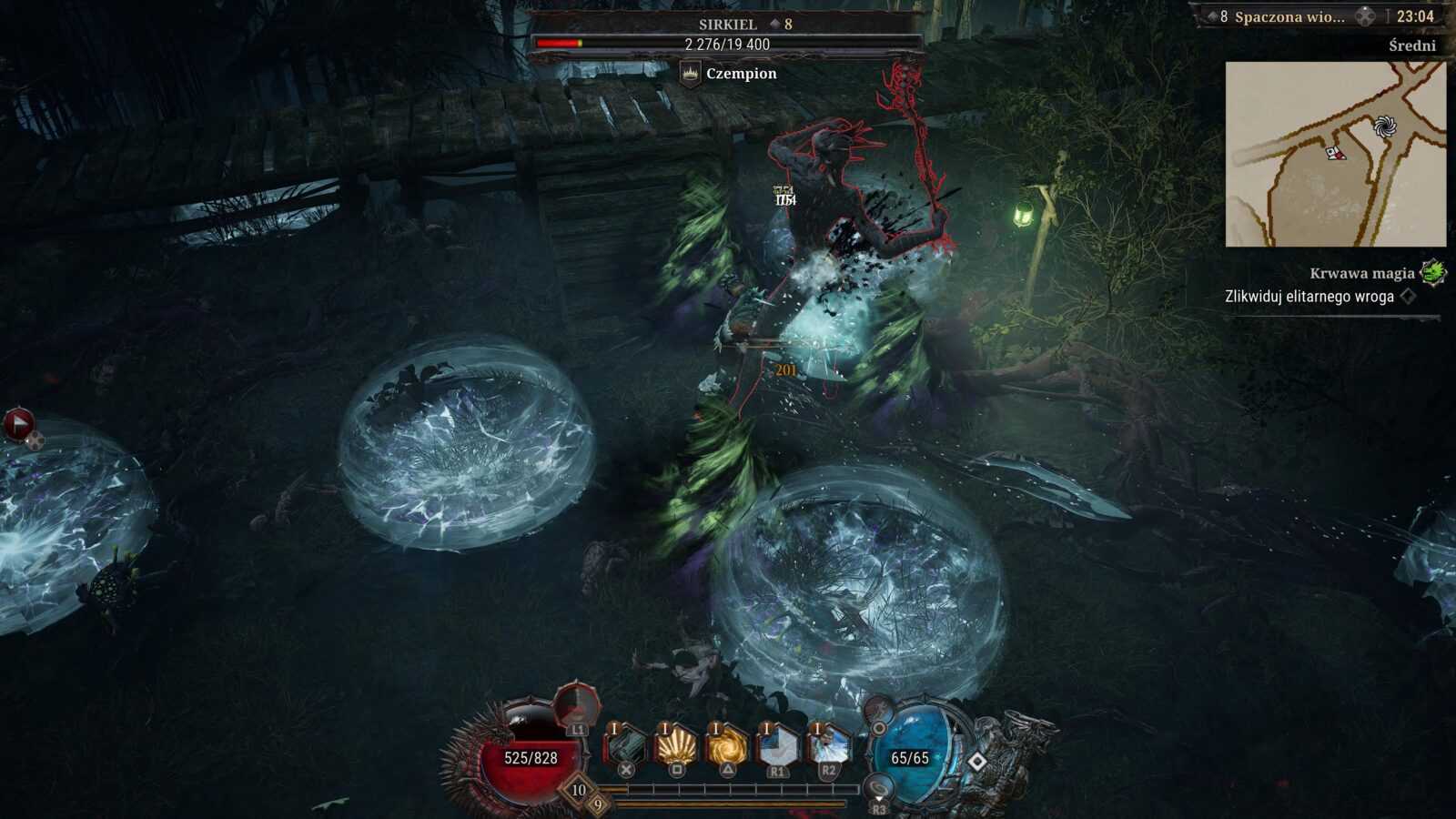Activate the icy blue frost skill
The height and width of the screenshot is (819, 1456).
(828, 748)
